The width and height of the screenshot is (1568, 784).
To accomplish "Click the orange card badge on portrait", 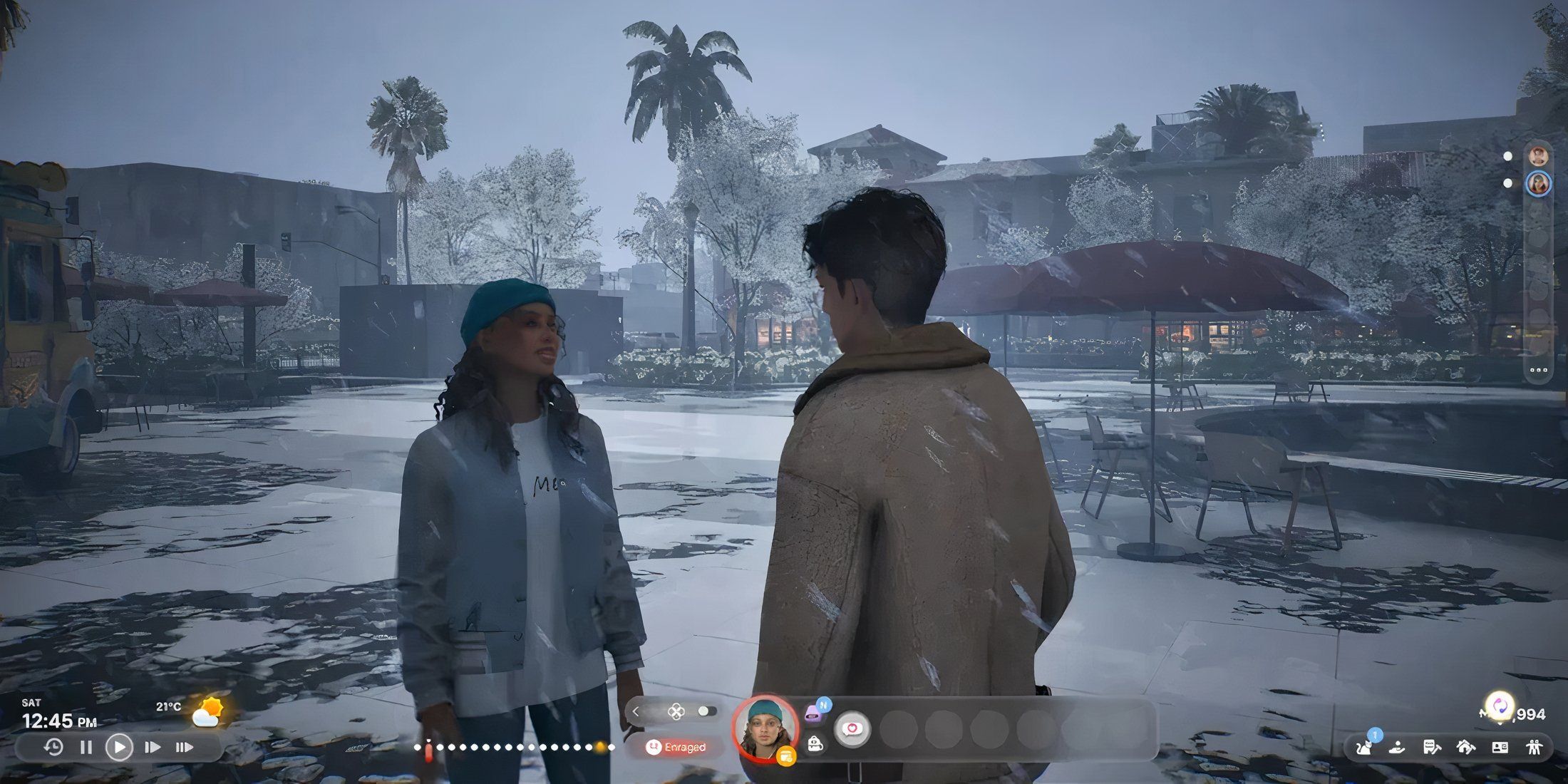I will tap(786, 756).
